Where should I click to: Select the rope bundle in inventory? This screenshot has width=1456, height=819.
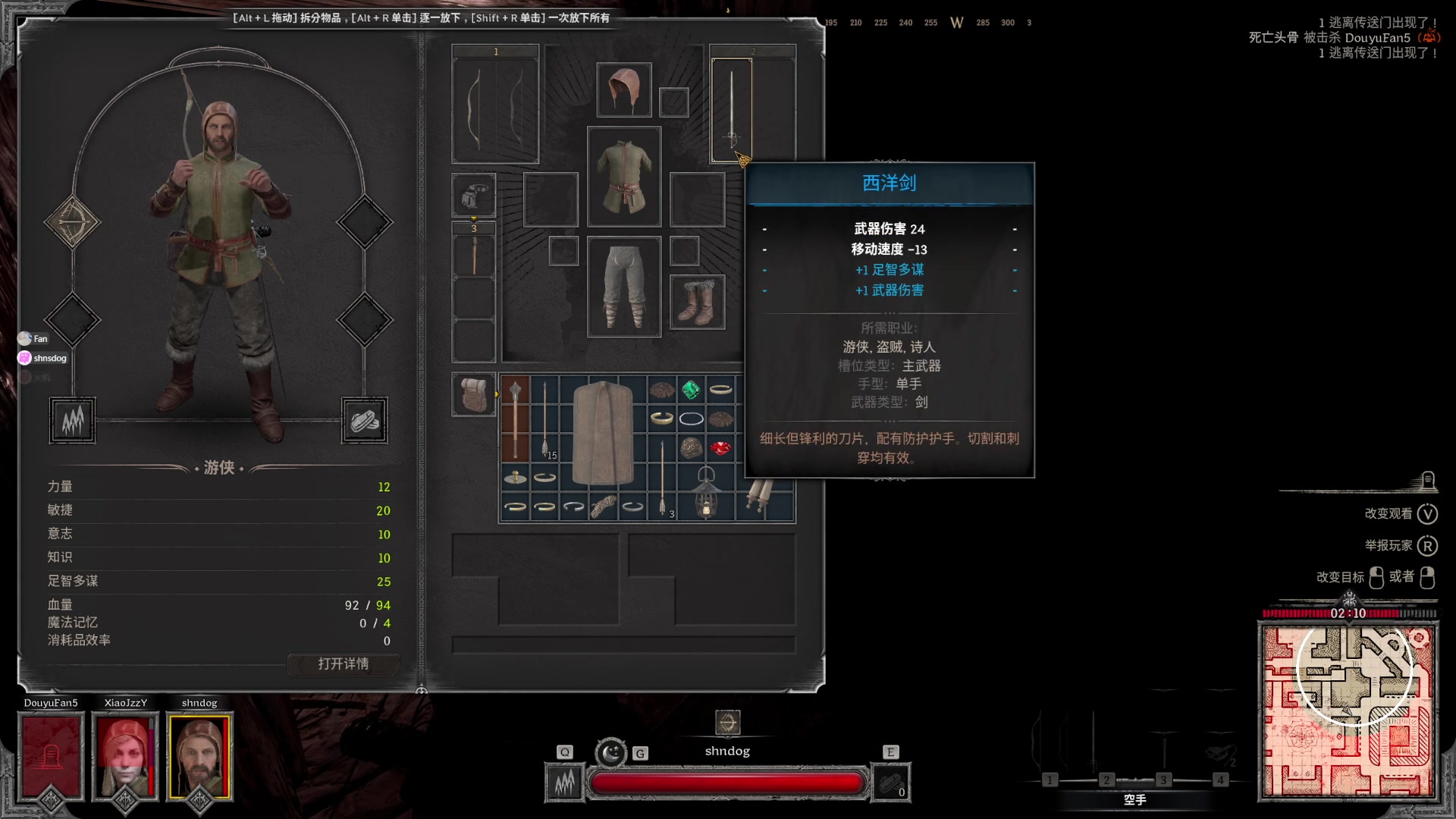(x=603, y=507)
